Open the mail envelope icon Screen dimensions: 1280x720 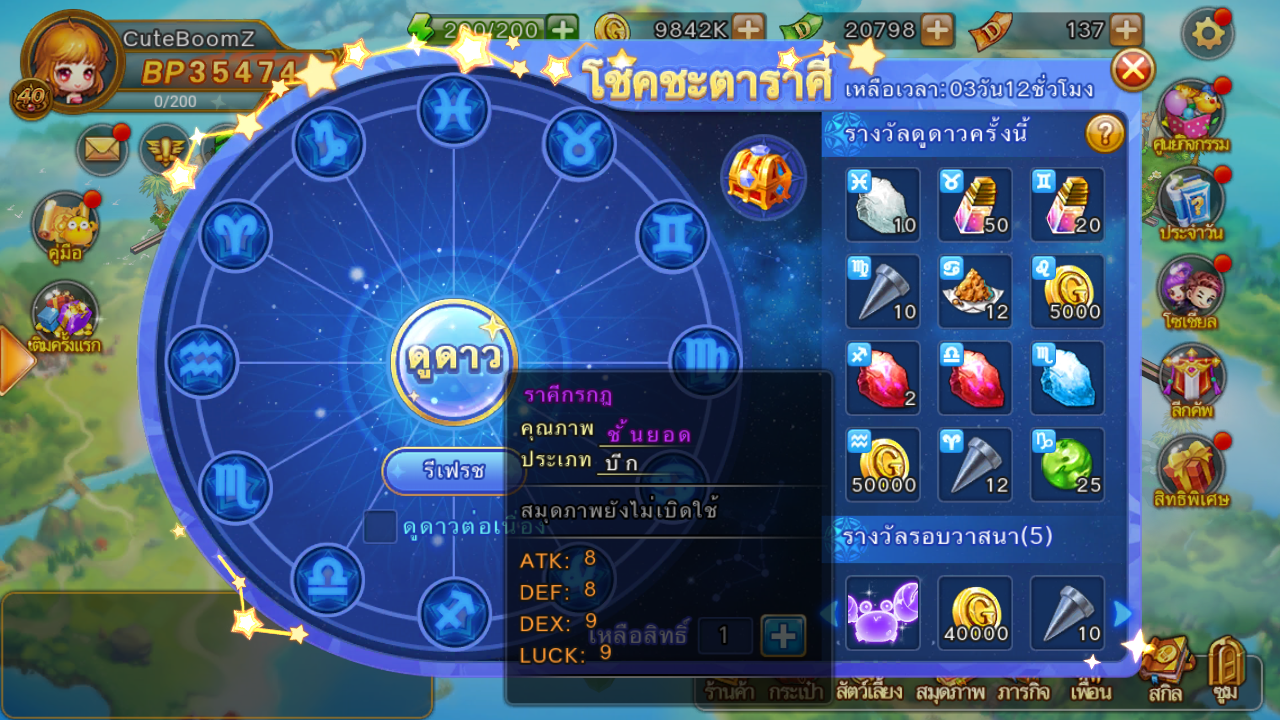click(102, 150)
